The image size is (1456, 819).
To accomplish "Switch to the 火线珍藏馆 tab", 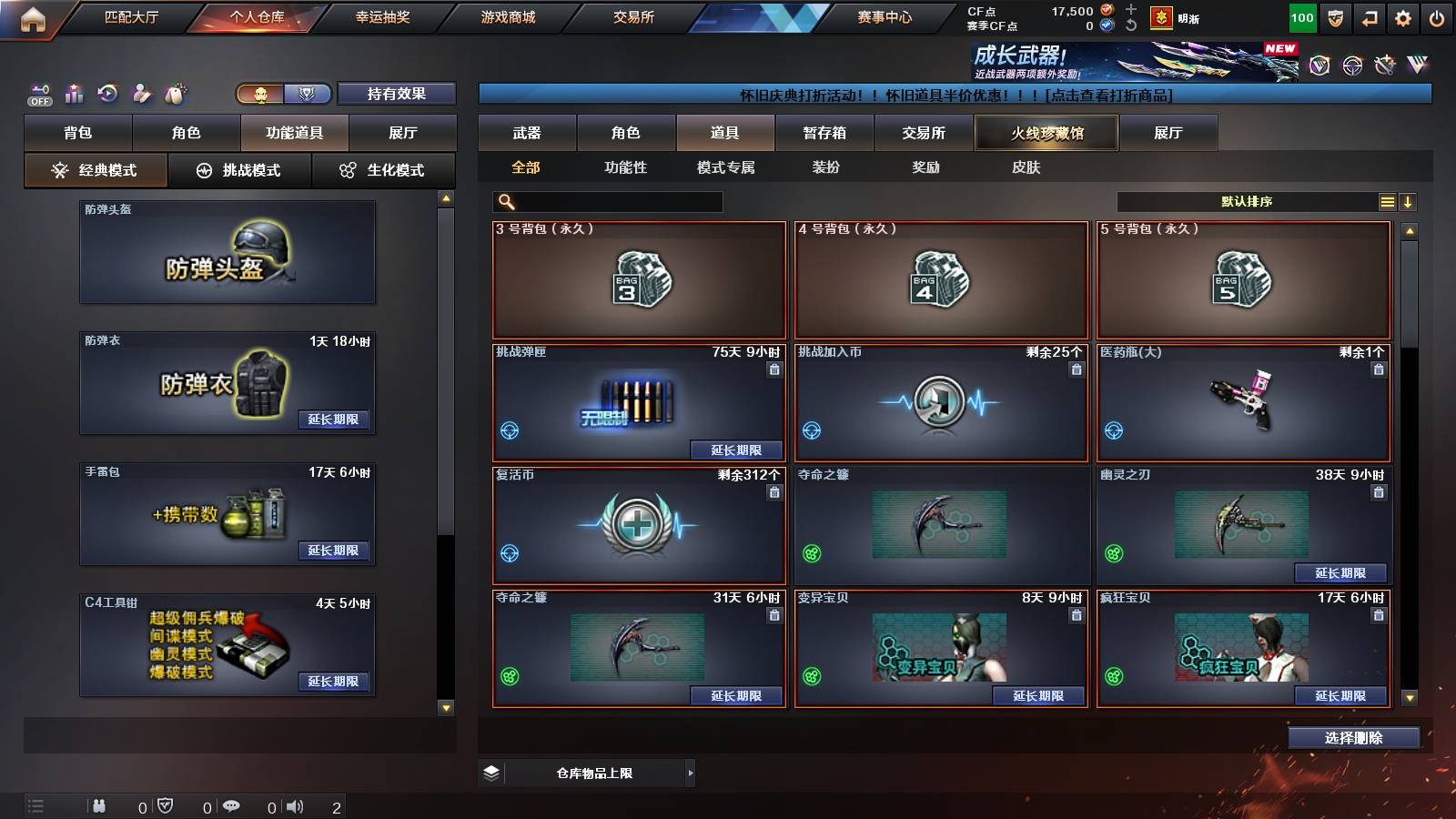I will (x=1045, y=133).
